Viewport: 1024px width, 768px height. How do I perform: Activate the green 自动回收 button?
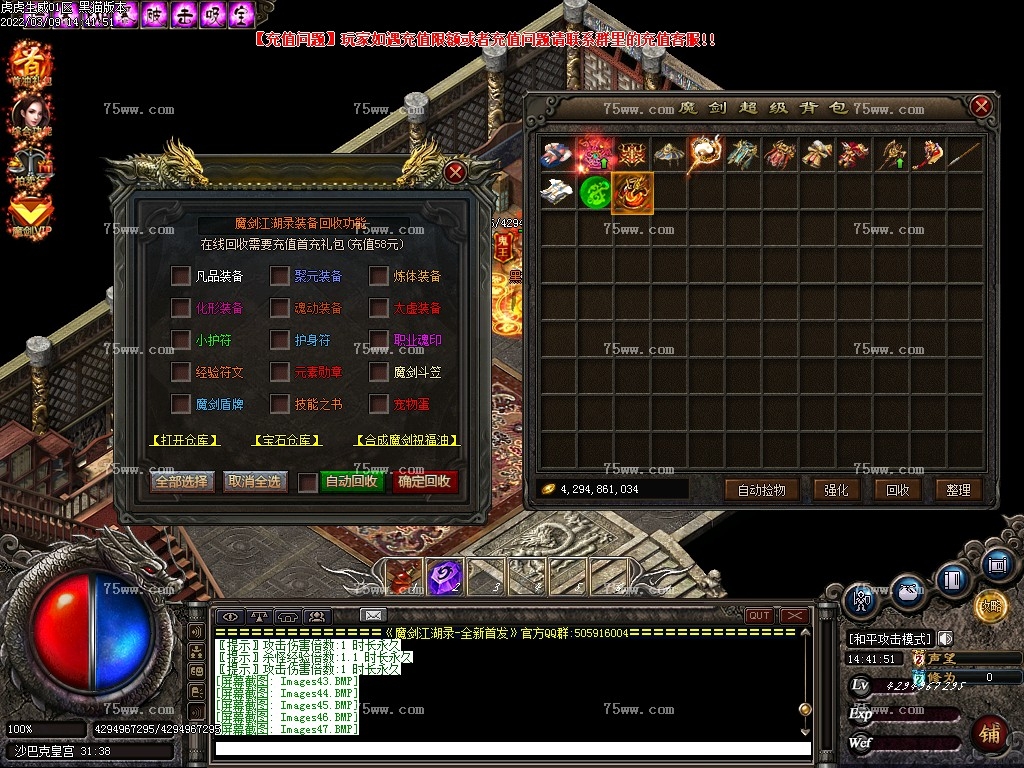351,482
